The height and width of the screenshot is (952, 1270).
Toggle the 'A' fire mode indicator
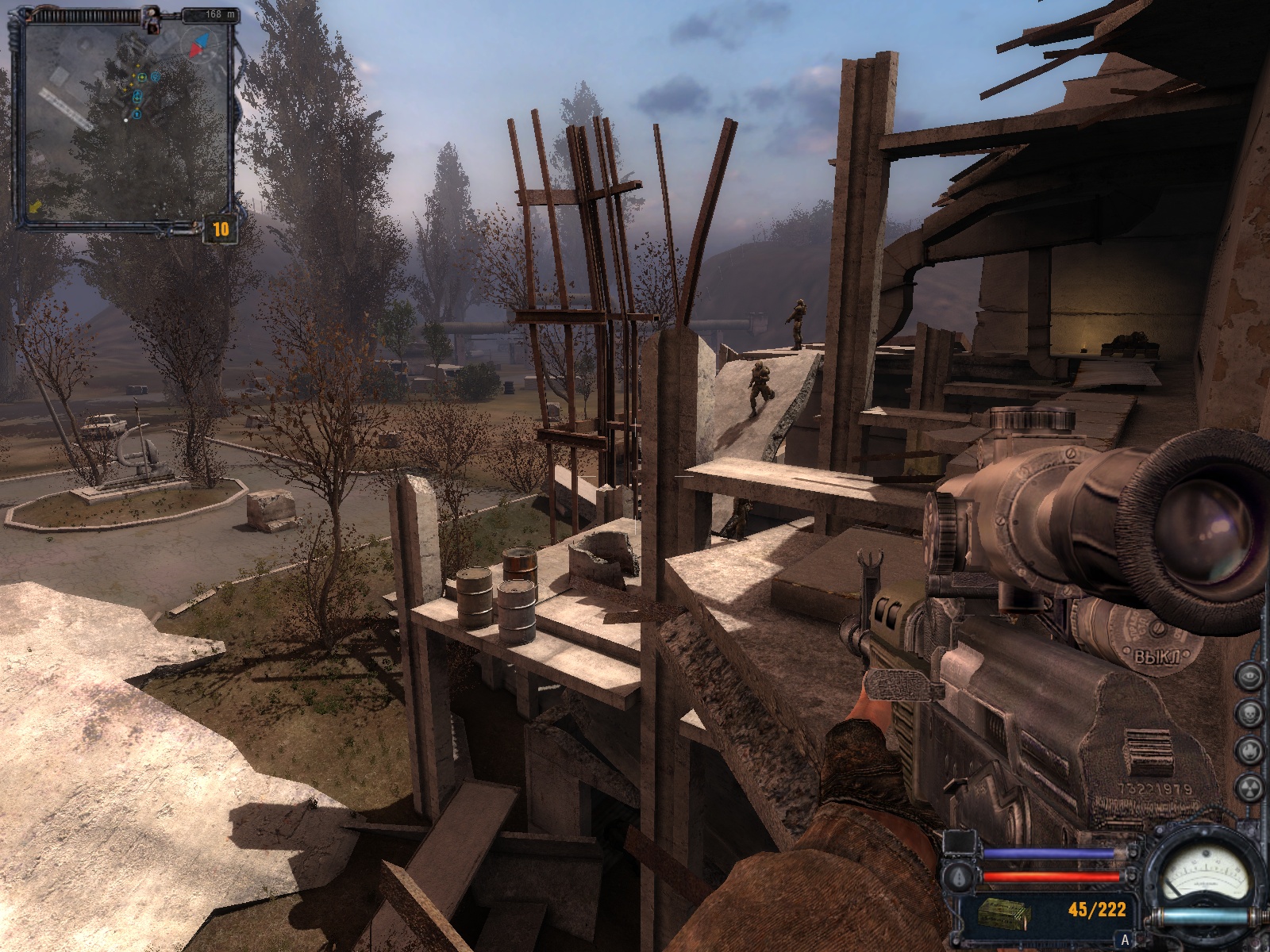1124,941
